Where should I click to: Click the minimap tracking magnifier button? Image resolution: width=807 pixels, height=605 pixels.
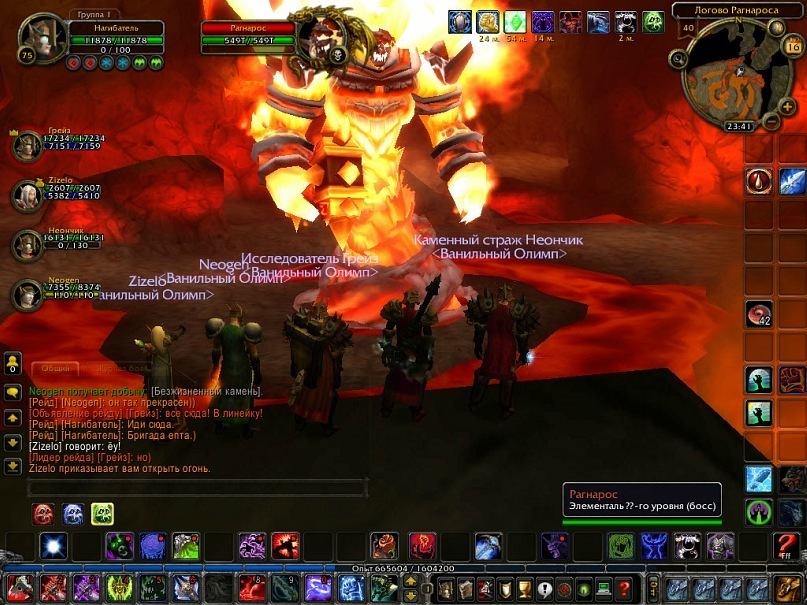pos(679,59)
